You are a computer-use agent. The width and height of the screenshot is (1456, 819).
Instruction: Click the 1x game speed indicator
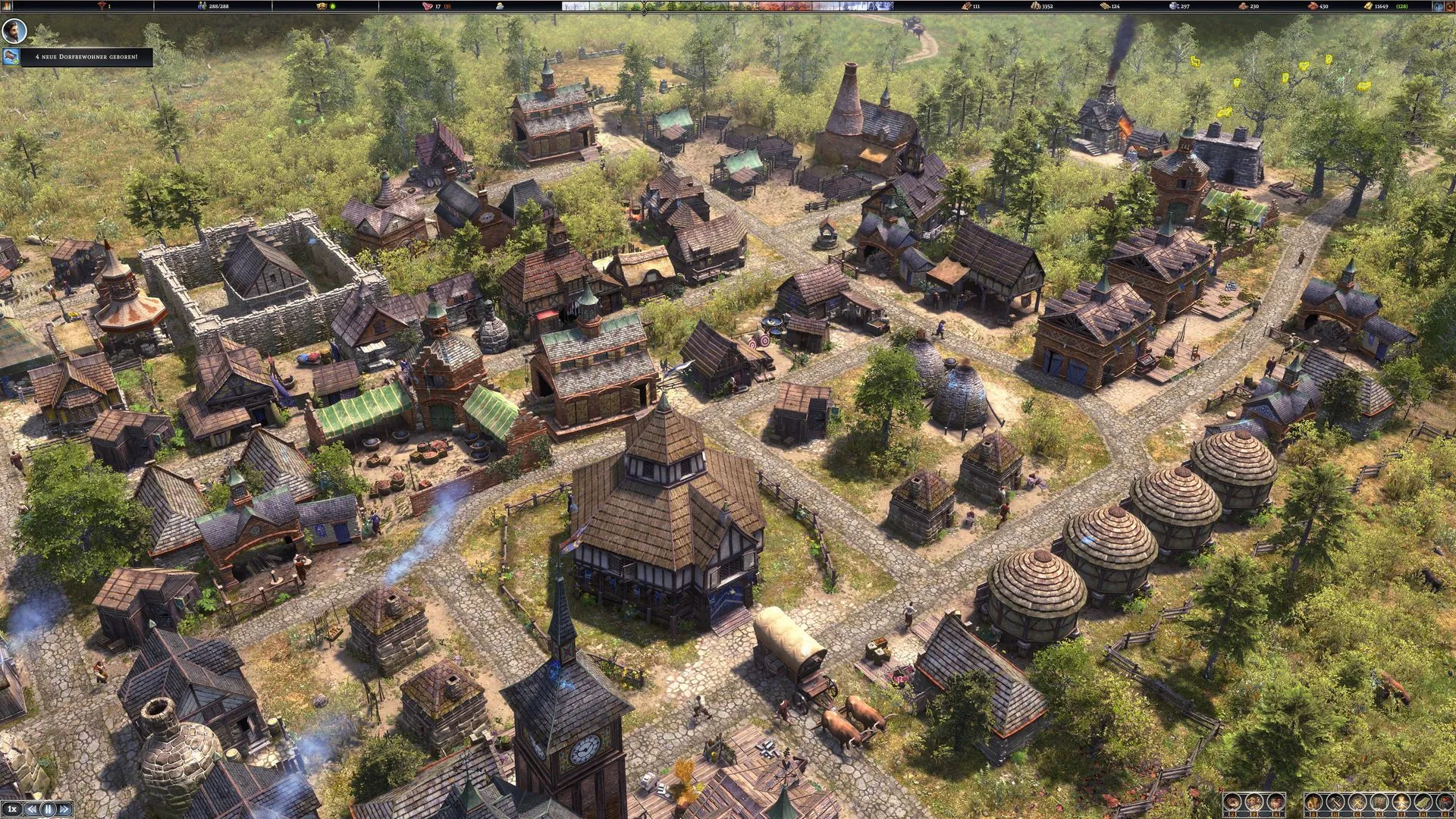[13, 809]
